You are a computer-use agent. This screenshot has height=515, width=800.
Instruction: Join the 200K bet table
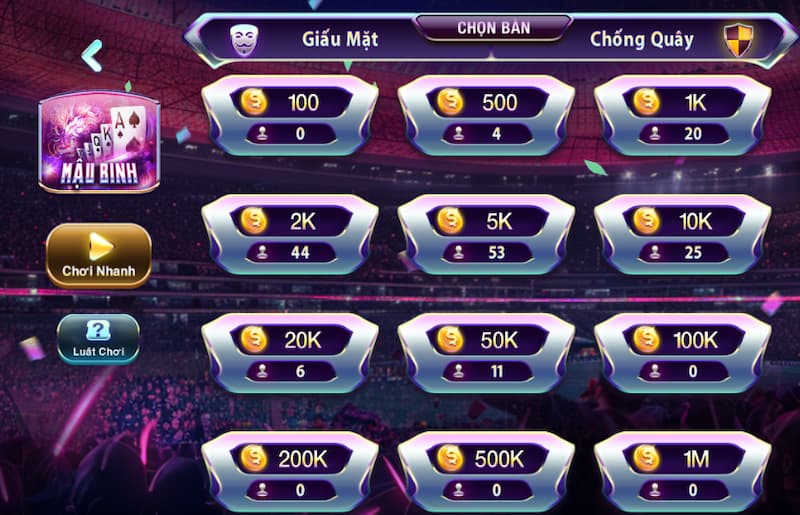pos(290,471)
